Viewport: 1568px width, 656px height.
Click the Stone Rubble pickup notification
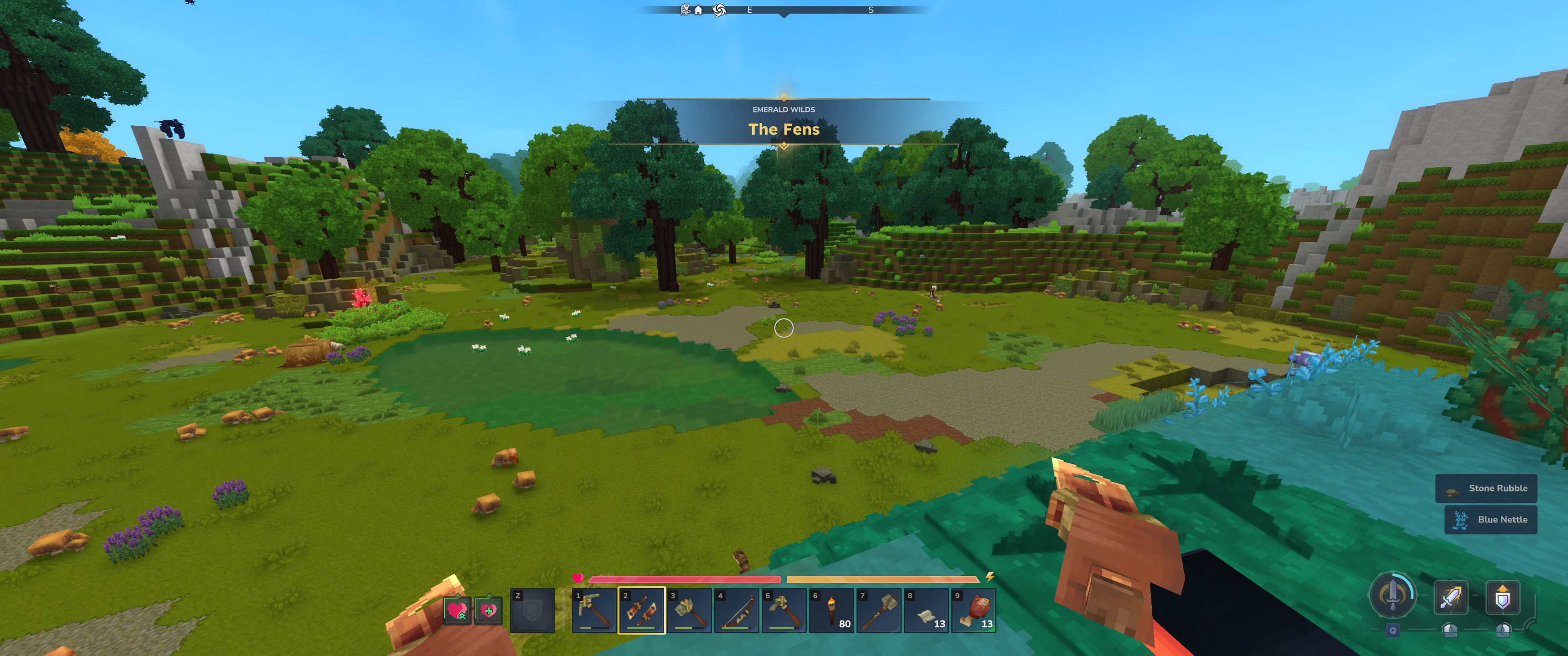click(x=1486, y=488)
